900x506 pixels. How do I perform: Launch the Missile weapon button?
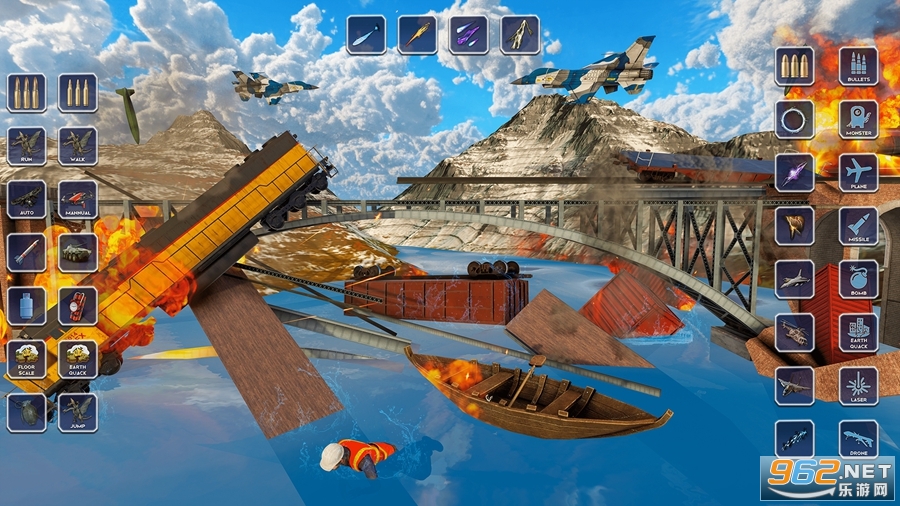tap(858, 226)
